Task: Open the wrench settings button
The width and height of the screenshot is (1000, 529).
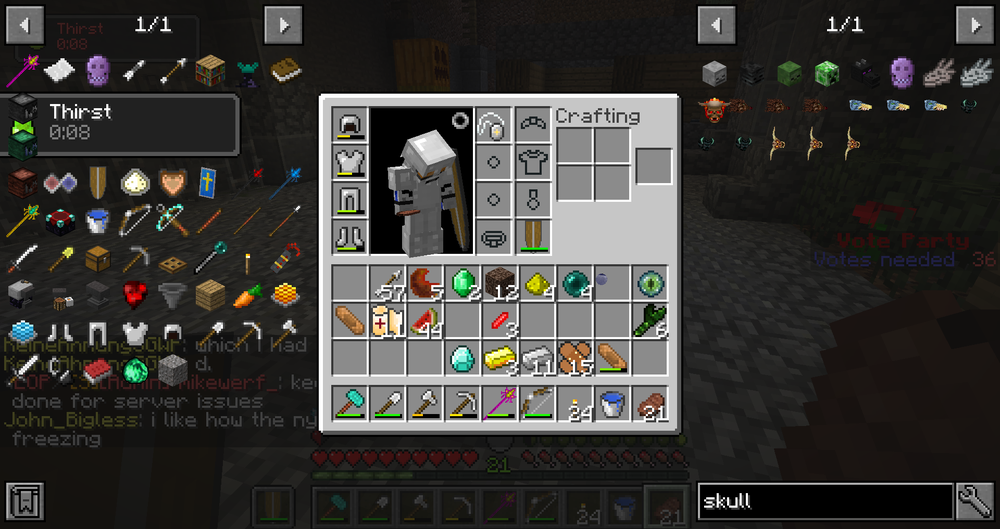Action: pyautogui.click(x=973, y=500)
